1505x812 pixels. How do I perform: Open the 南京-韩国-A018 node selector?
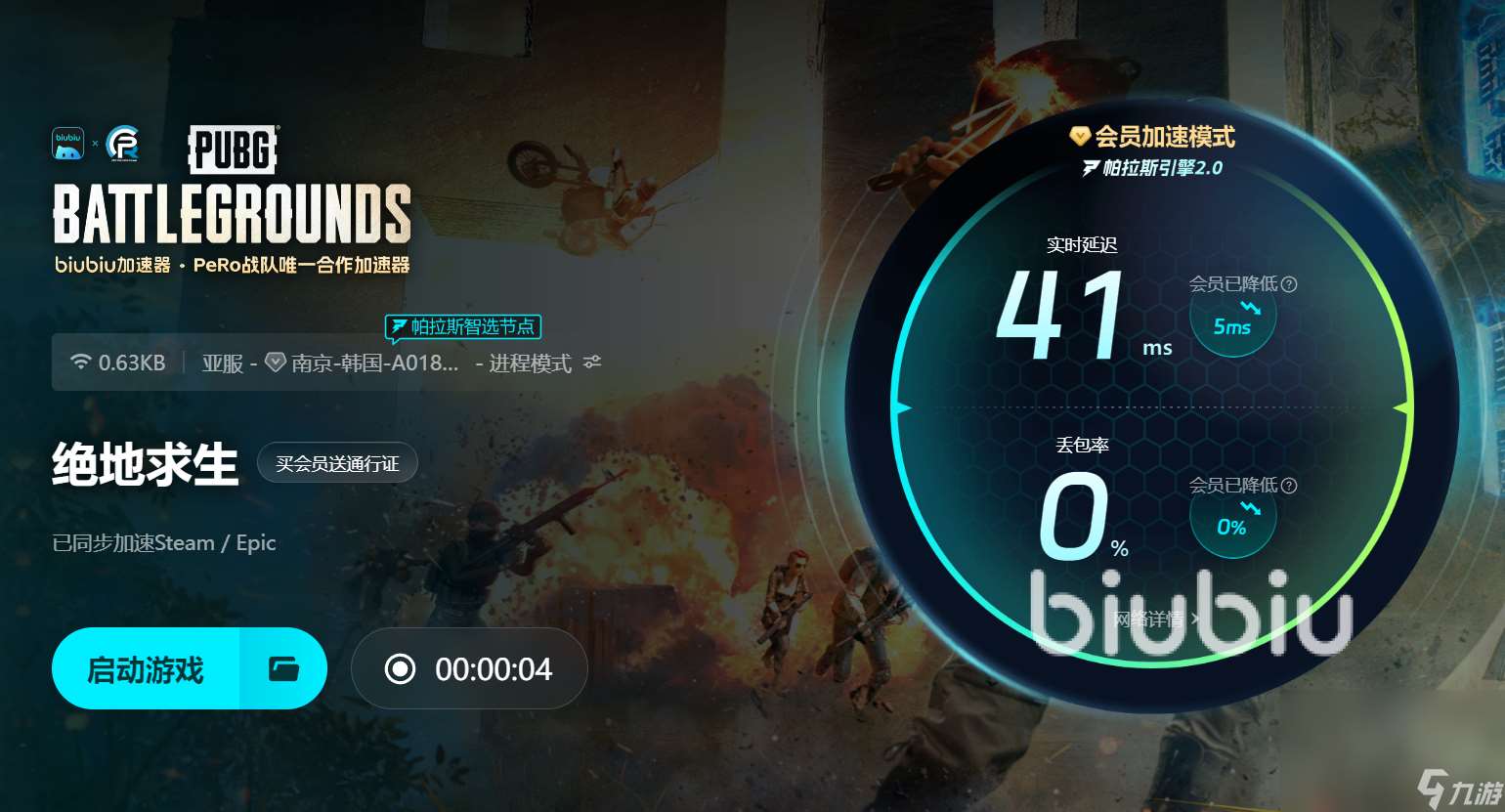366,362
